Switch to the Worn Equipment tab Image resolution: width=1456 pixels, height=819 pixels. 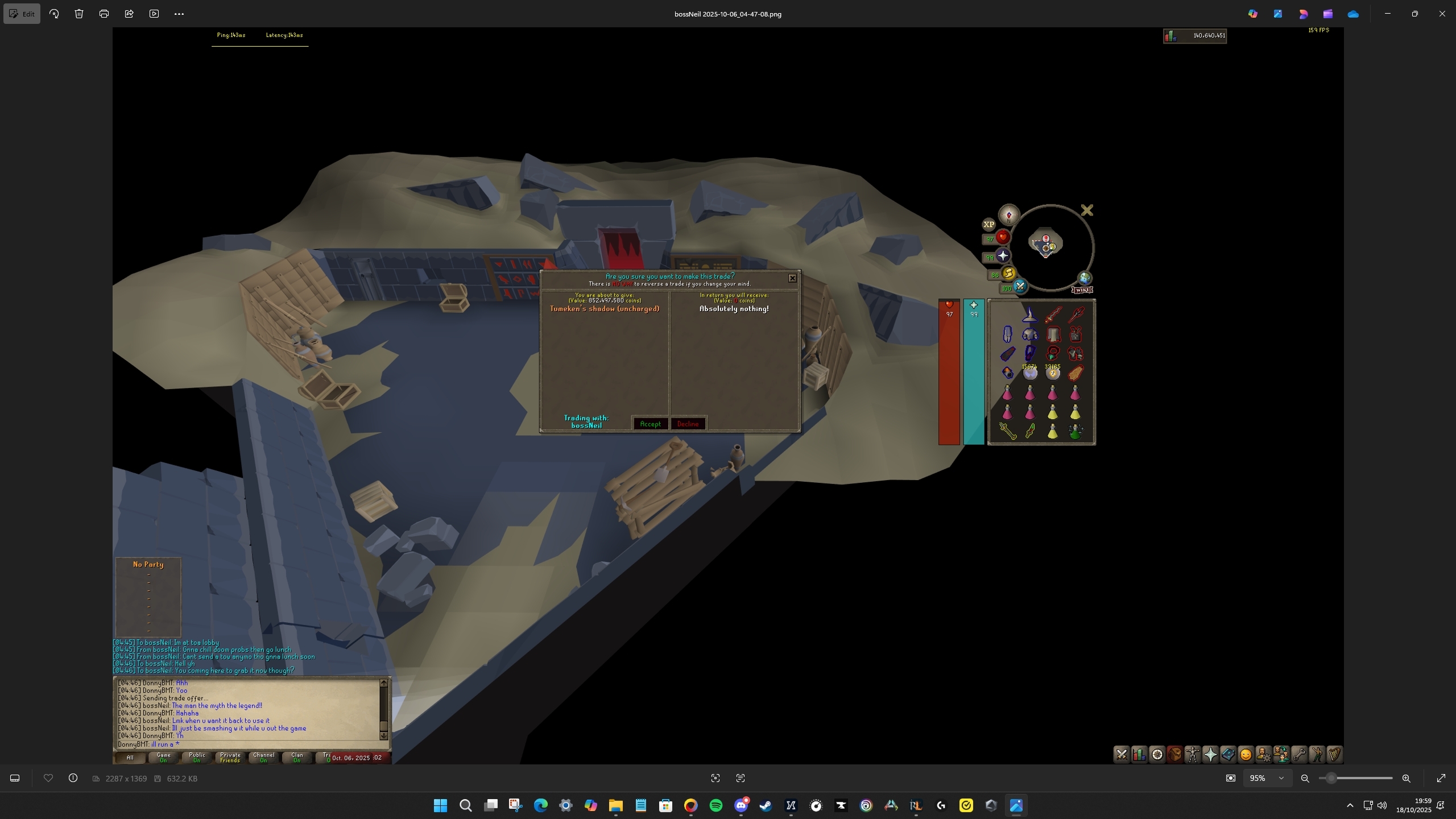click(x=1193, y=755)
